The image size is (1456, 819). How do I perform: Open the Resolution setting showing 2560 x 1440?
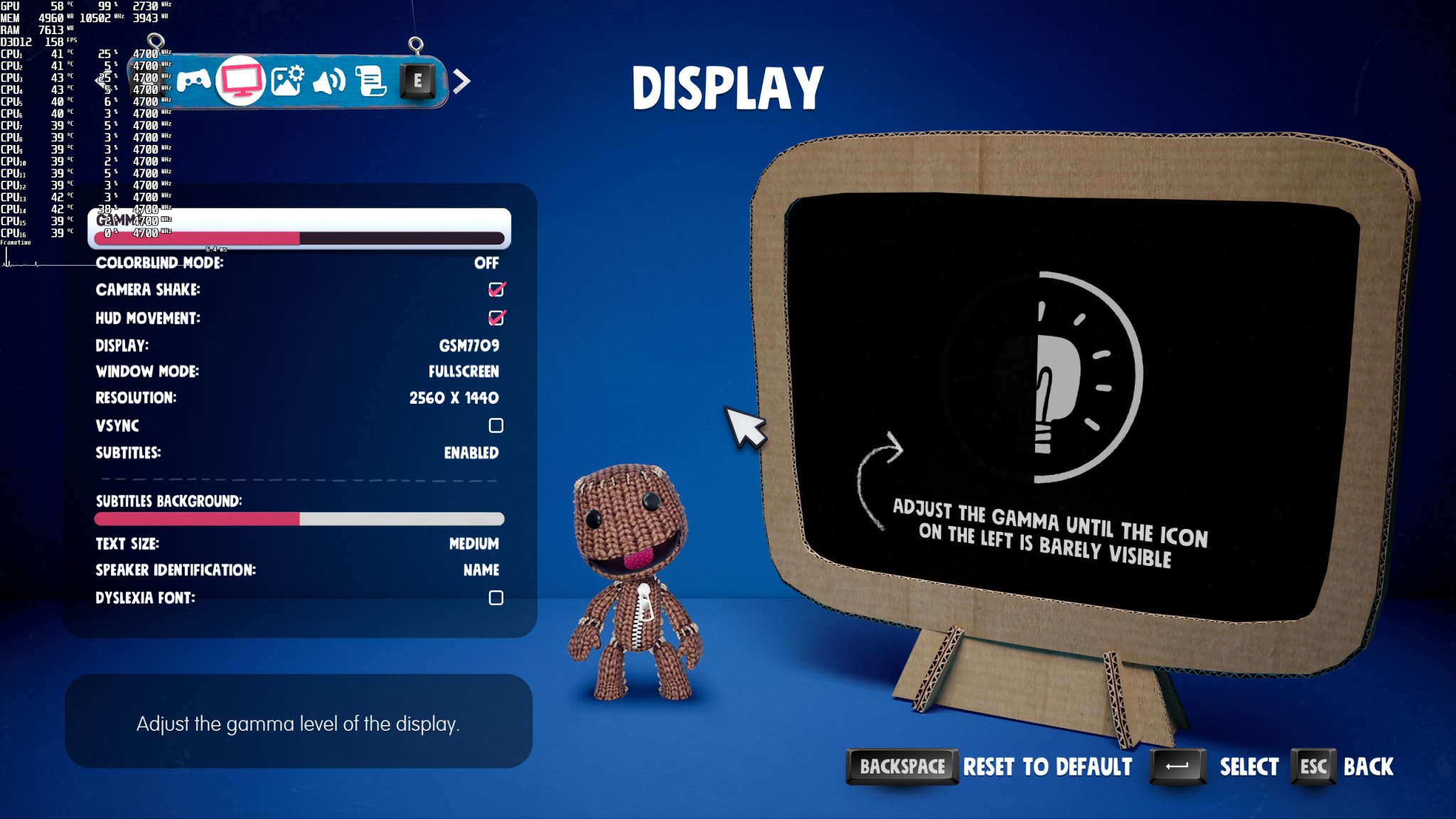pyautogui.click(x=454, y=397)
